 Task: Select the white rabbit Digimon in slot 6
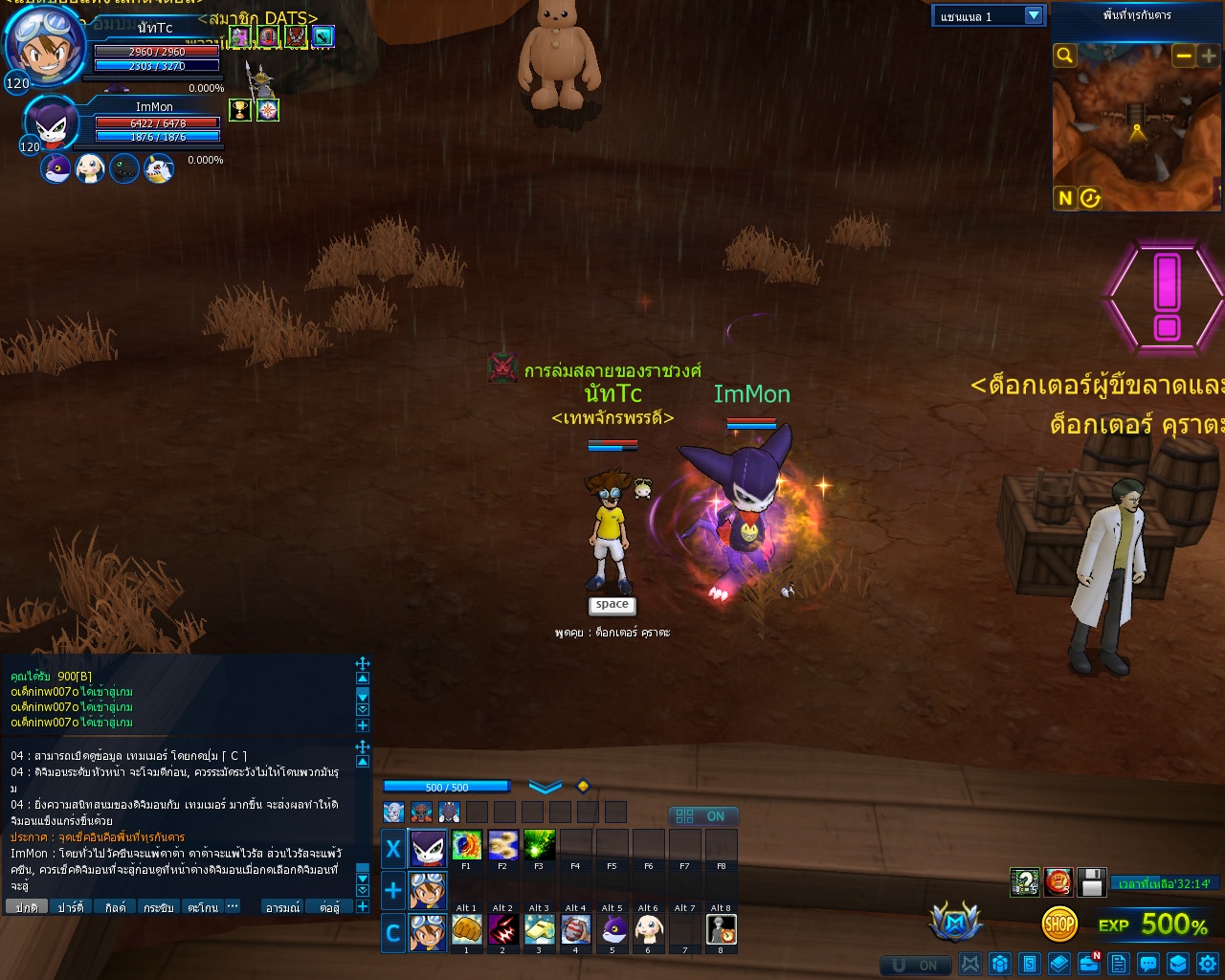click(649, 929)
